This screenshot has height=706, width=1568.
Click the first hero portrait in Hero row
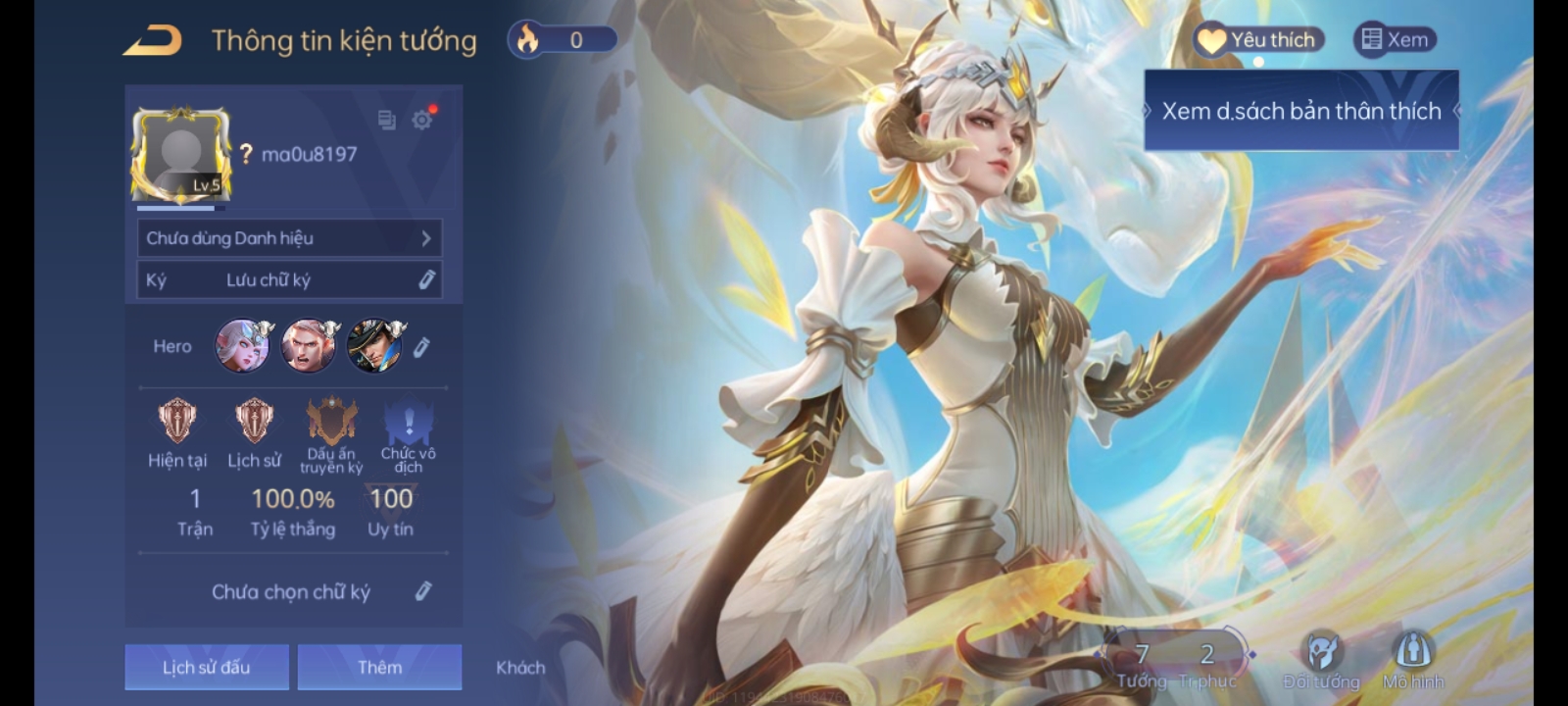[x=242, y=345]
